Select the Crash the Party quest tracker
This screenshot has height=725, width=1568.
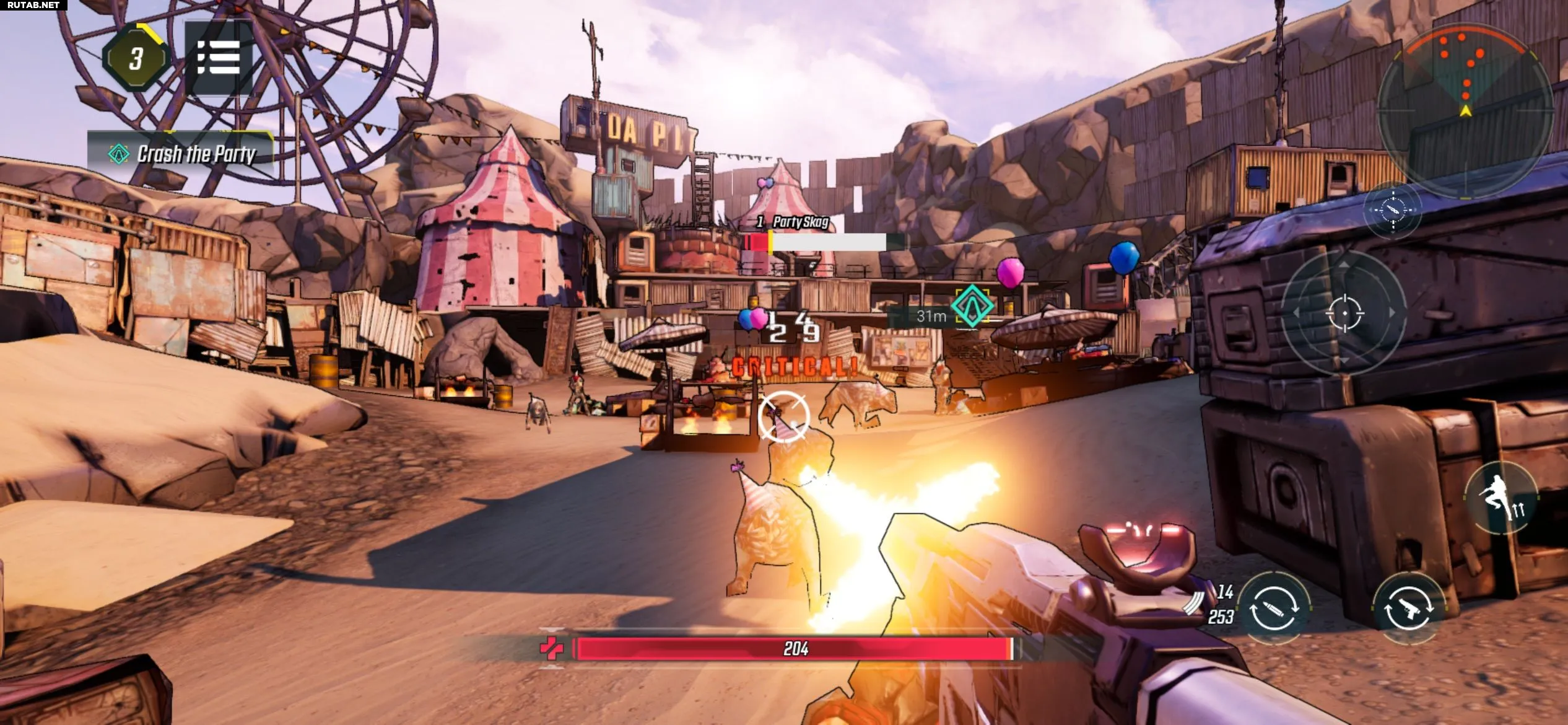pos(181,153)
